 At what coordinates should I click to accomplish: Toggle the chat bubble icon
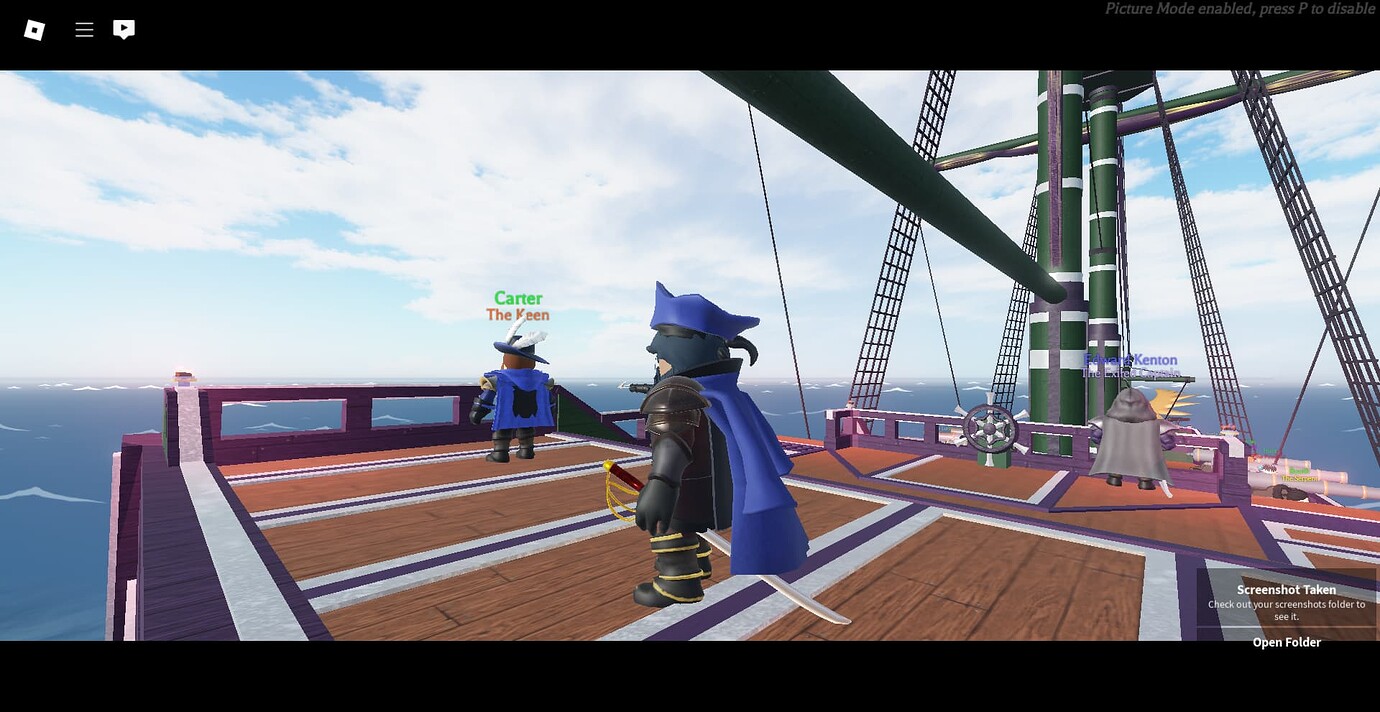(x=124, y=30)
